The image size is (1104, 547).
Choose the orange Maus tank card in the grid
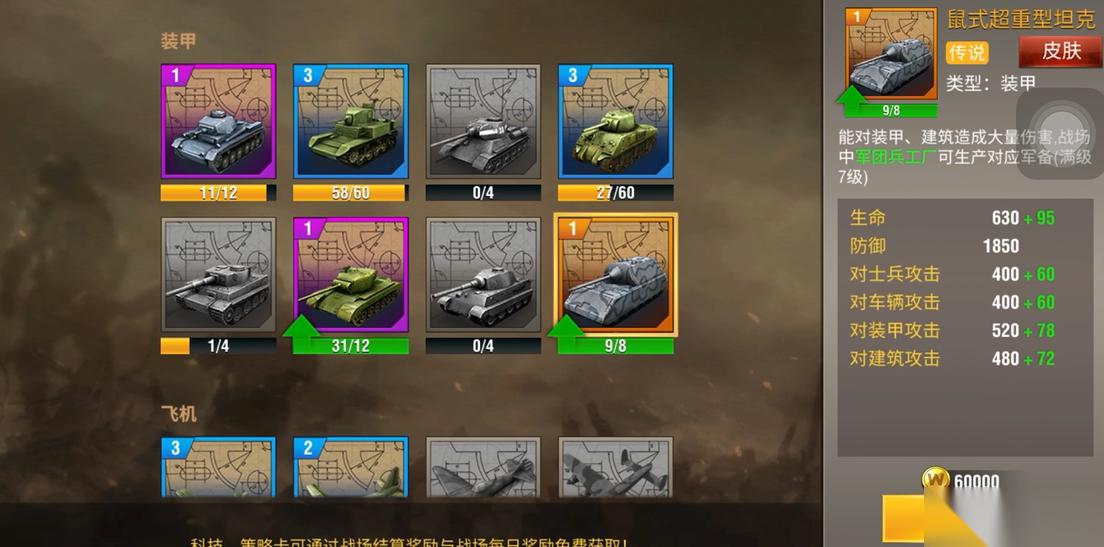(615, 275)
